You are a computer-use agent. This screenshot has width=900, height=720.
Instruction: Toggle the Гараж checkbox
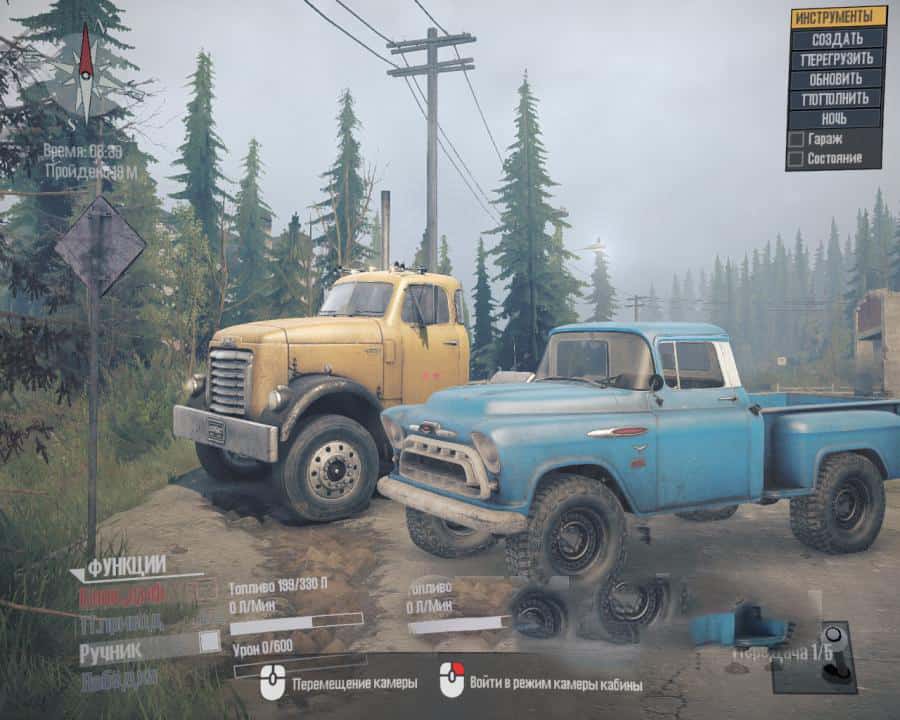coord(796,139)
